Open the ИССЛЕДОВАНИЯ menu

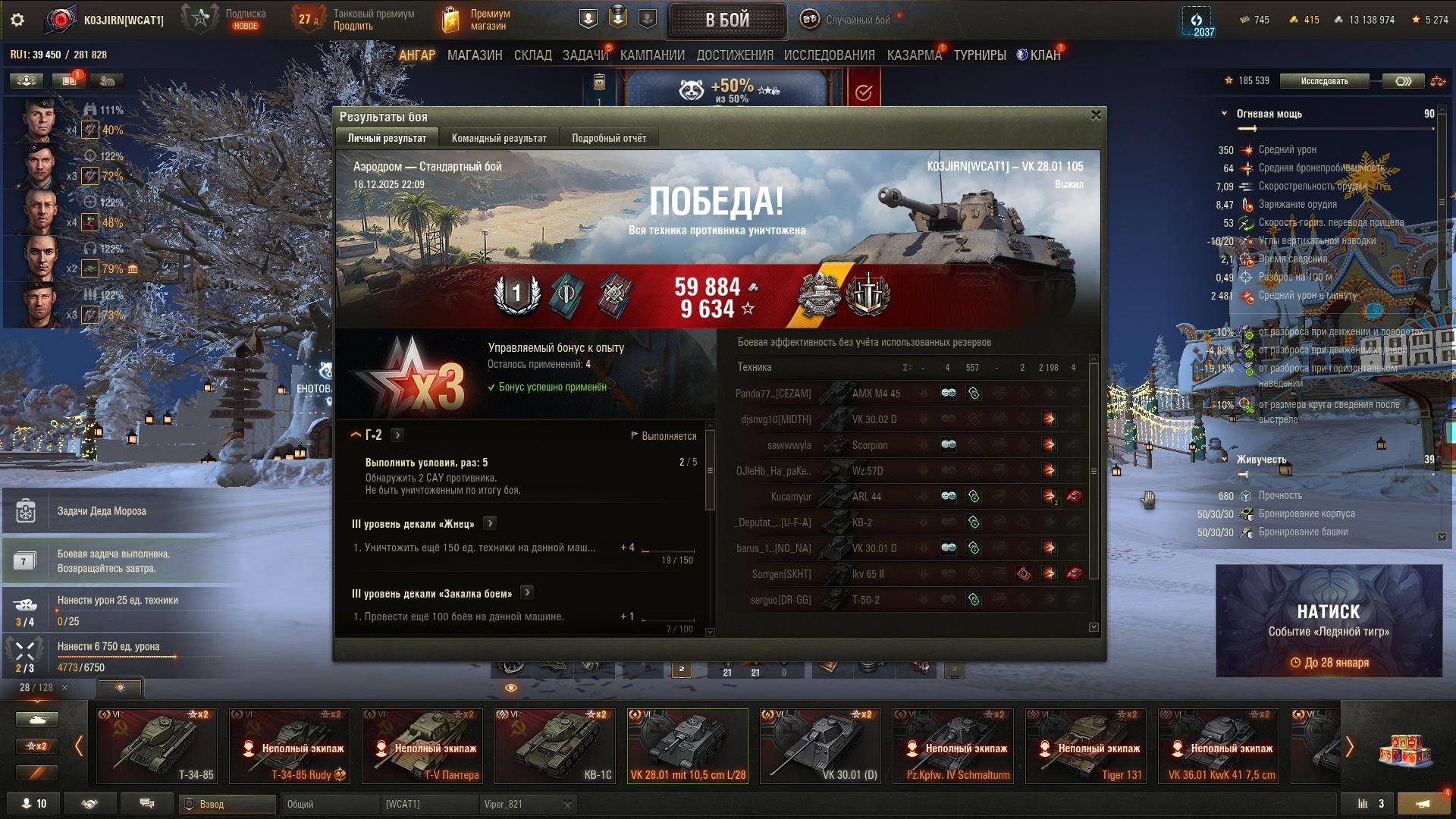coord(829,55)
